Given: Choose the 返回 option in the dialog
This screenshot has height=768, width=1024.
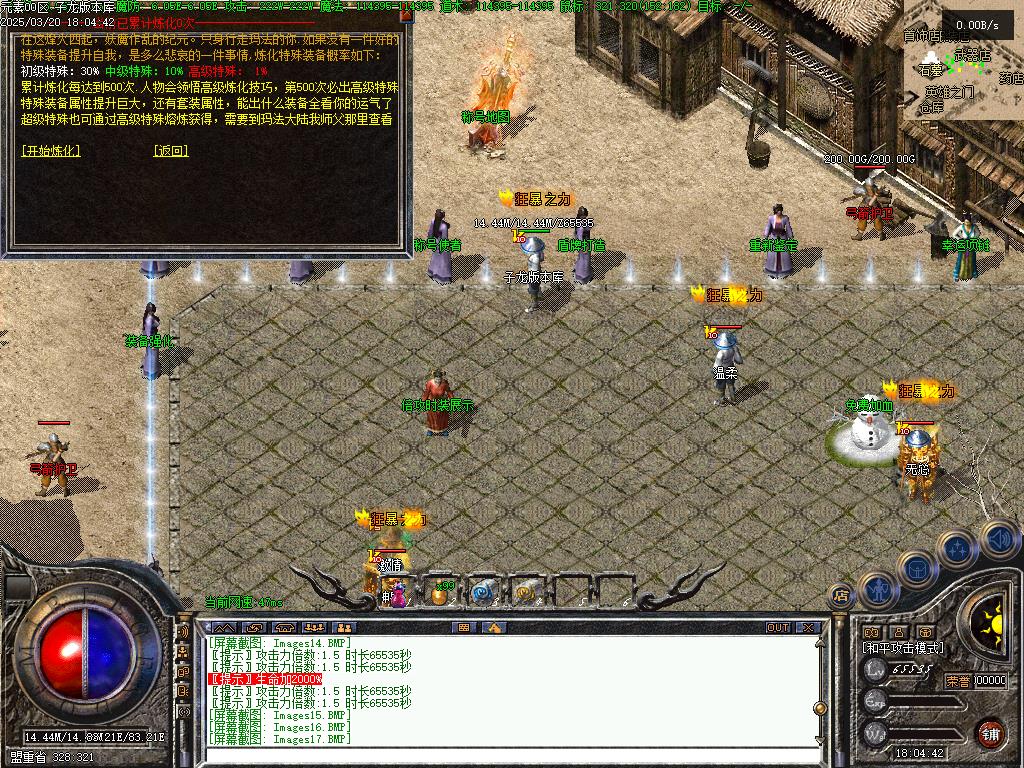Looking at the screenshot, I should (171, 151).
